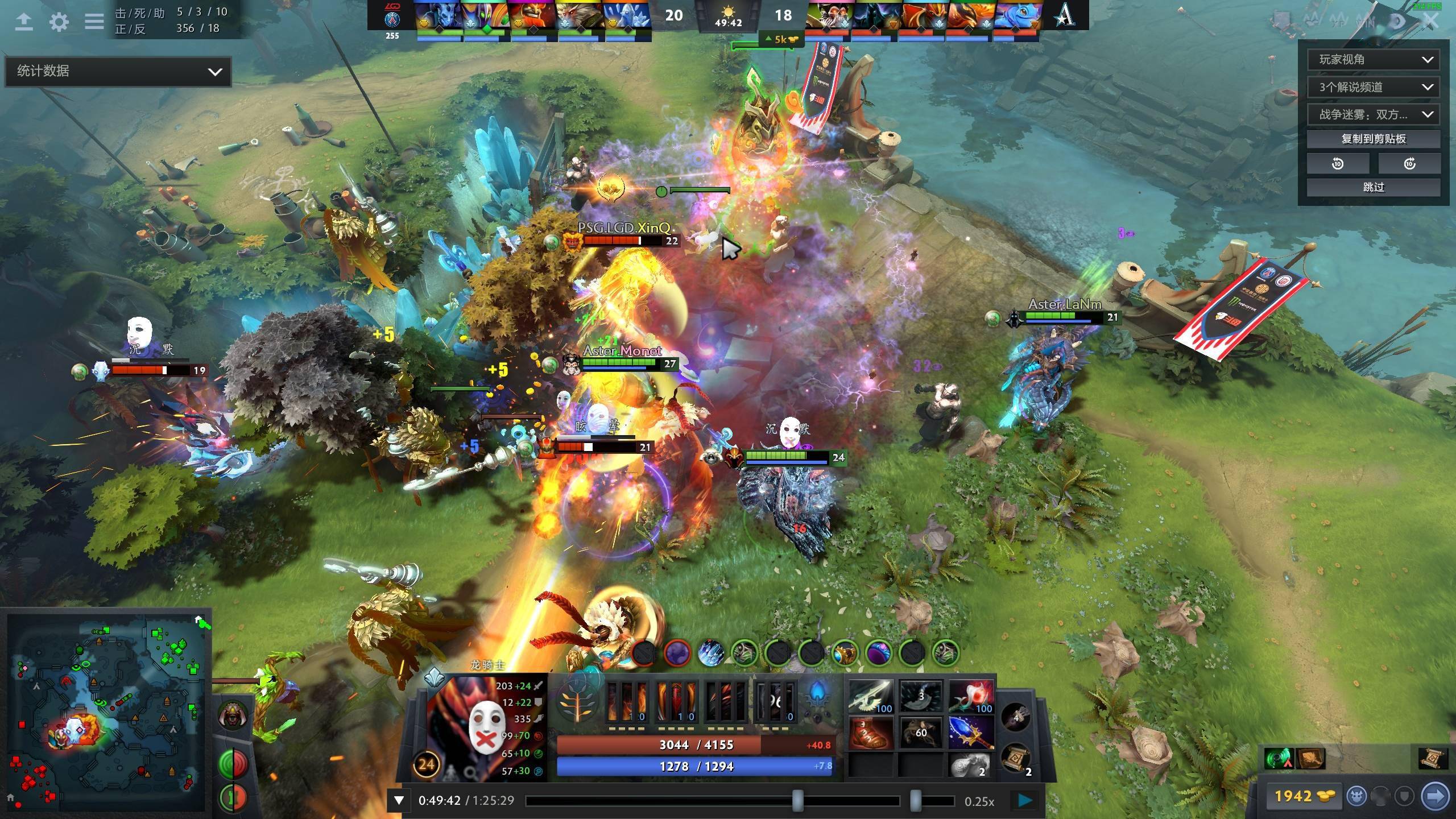Click the replay timeline scrubber handle

point(798,801)
